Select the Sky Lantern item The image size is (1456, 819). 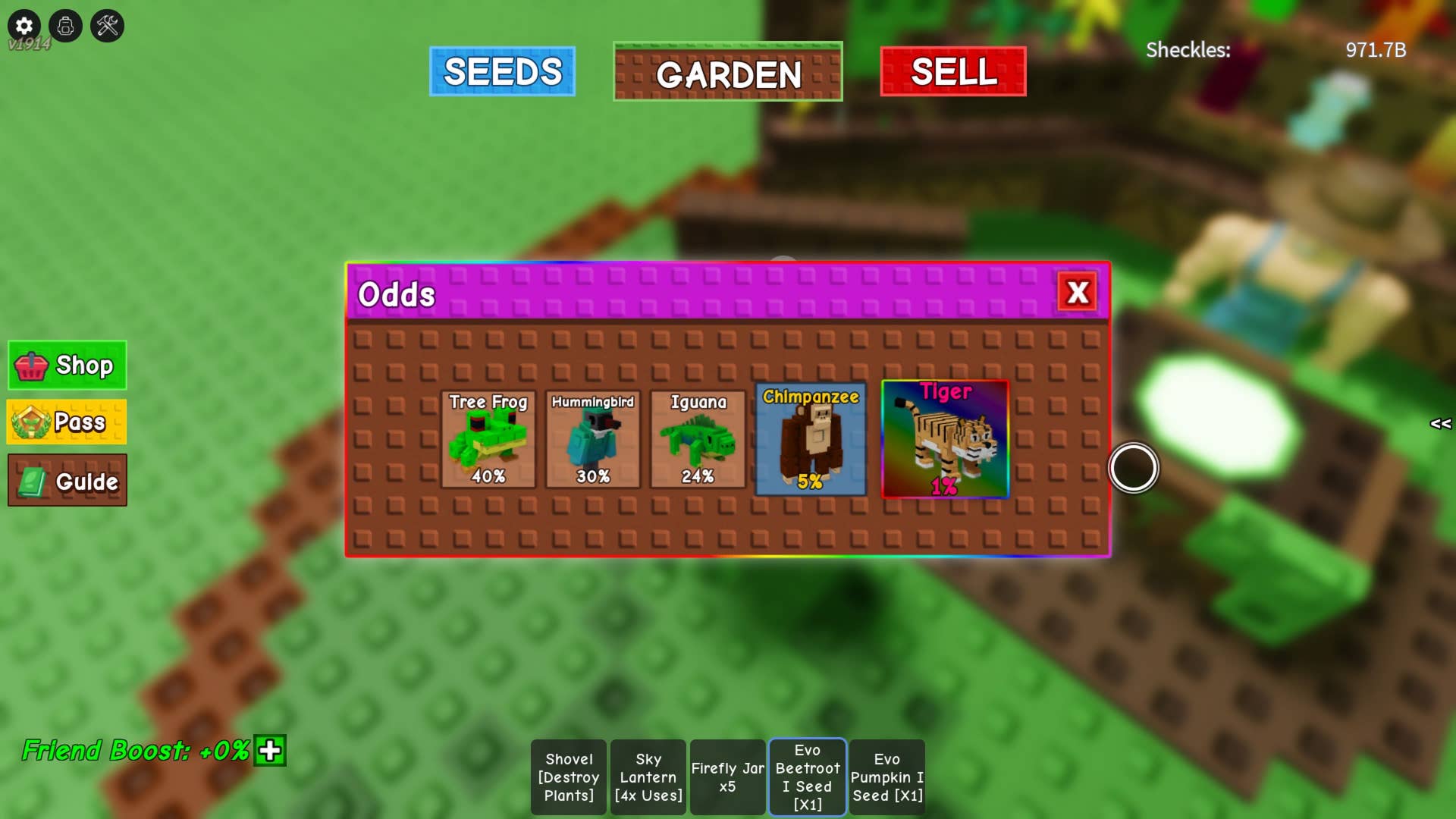tap(648, 777)
